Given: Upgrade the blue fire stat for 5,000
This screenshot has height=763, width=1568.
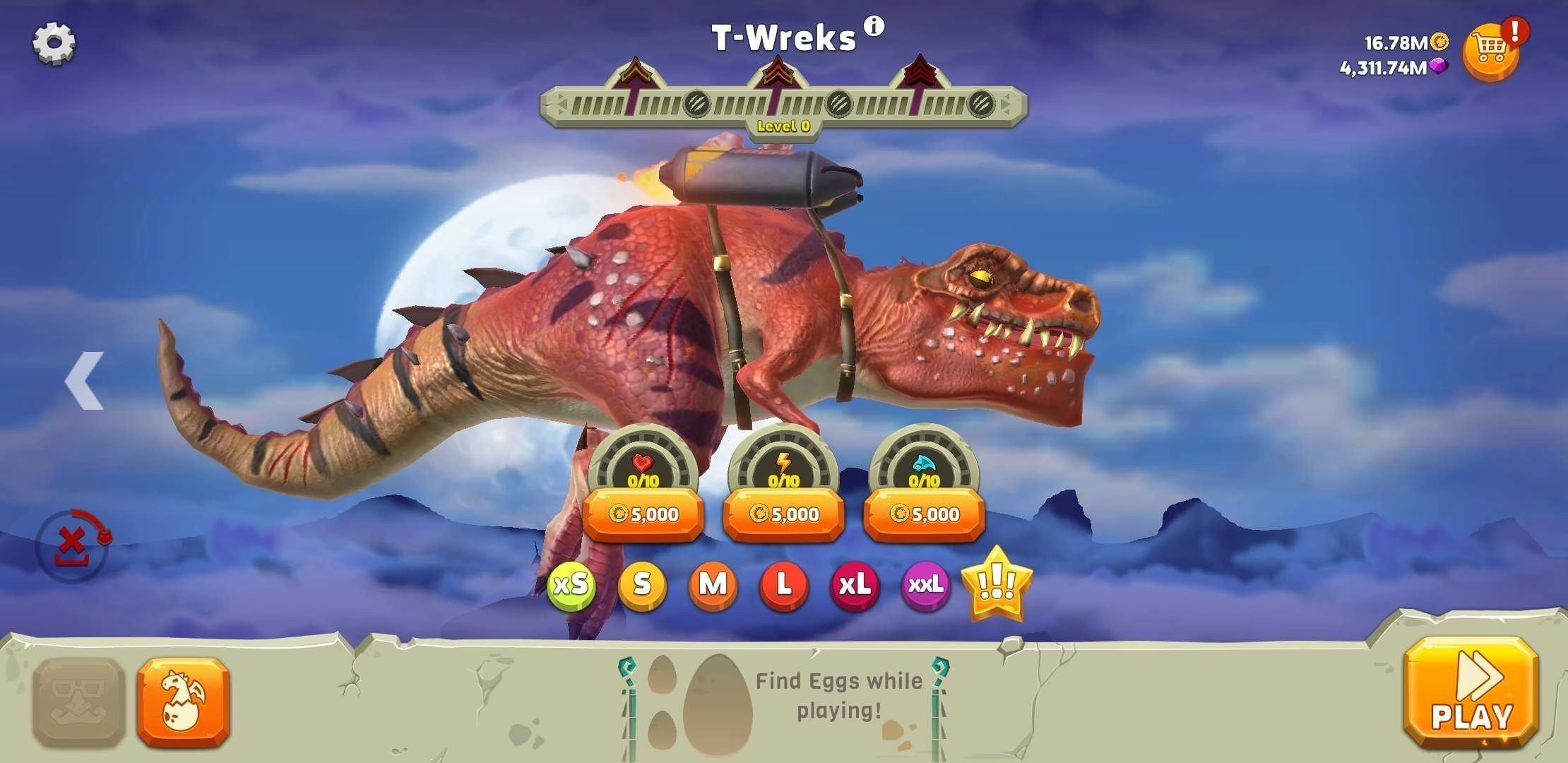Looking at the screenshot, I should [x=924, y=514].
